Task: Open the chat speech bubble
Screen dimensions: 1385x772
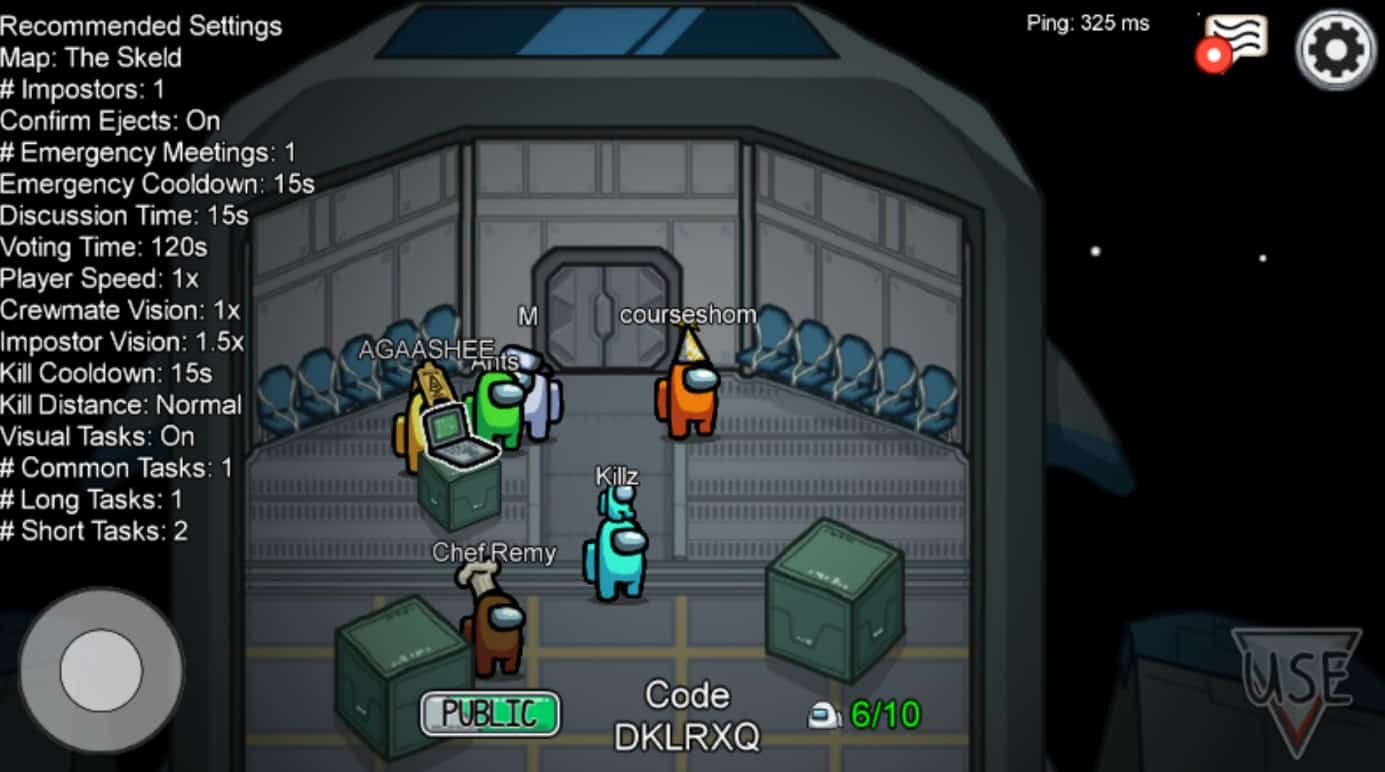Action: point(1234,41)
